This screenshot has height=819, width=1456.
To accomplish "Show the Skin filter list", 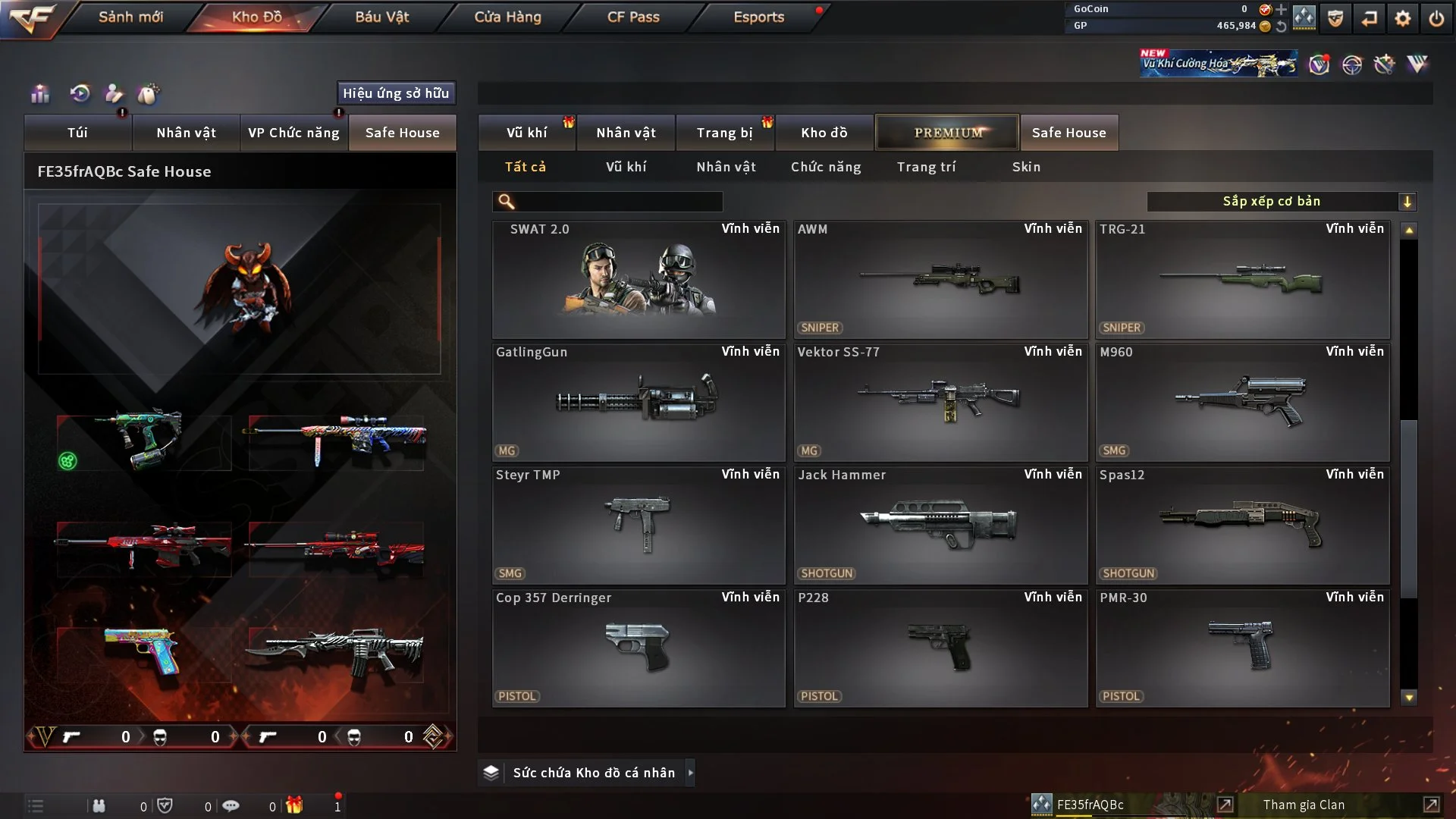I will point(1026,167).
